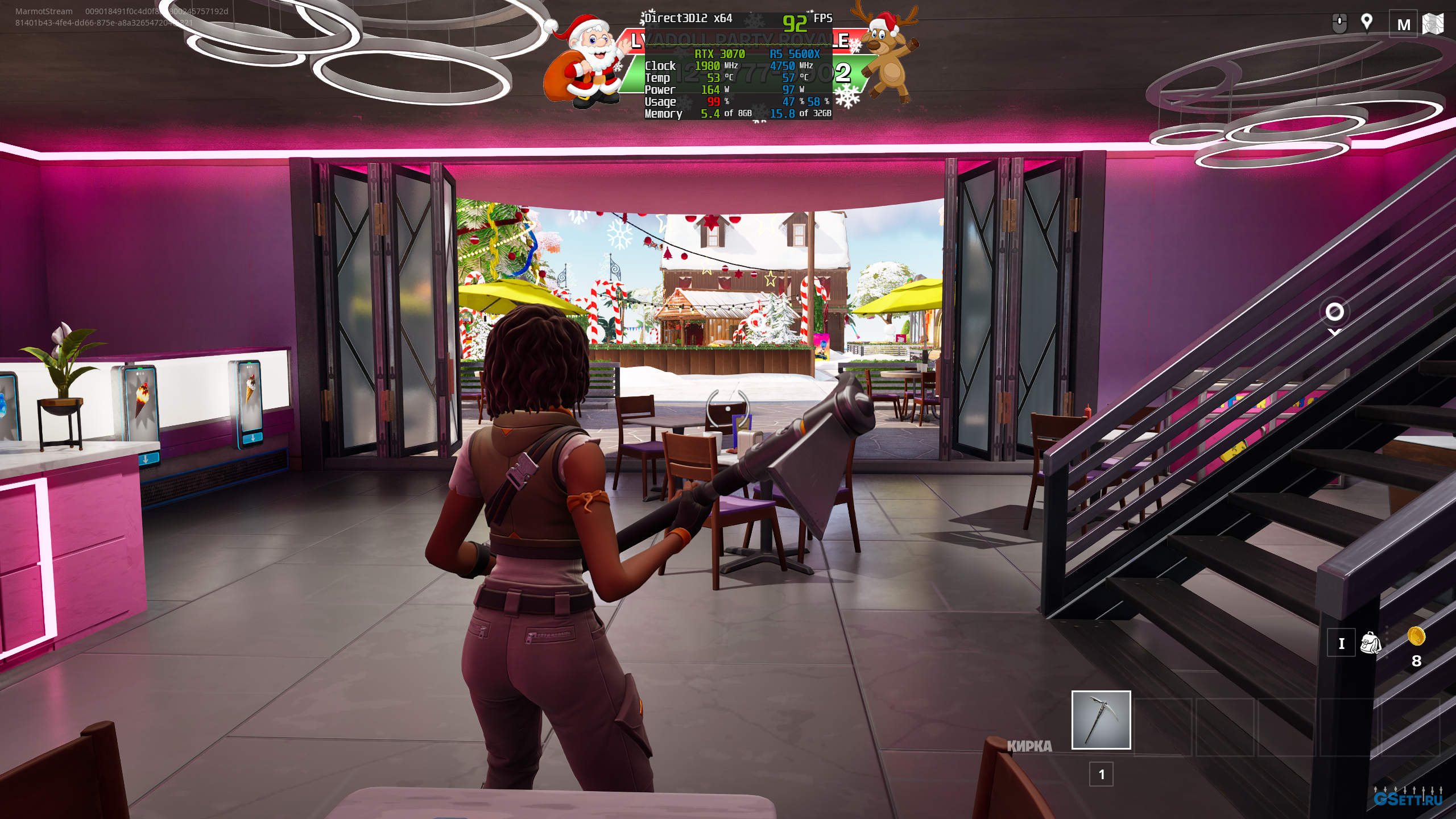Select the pickaxe hotbar slot
The image size is (1456, 819).
point(1101,720)
